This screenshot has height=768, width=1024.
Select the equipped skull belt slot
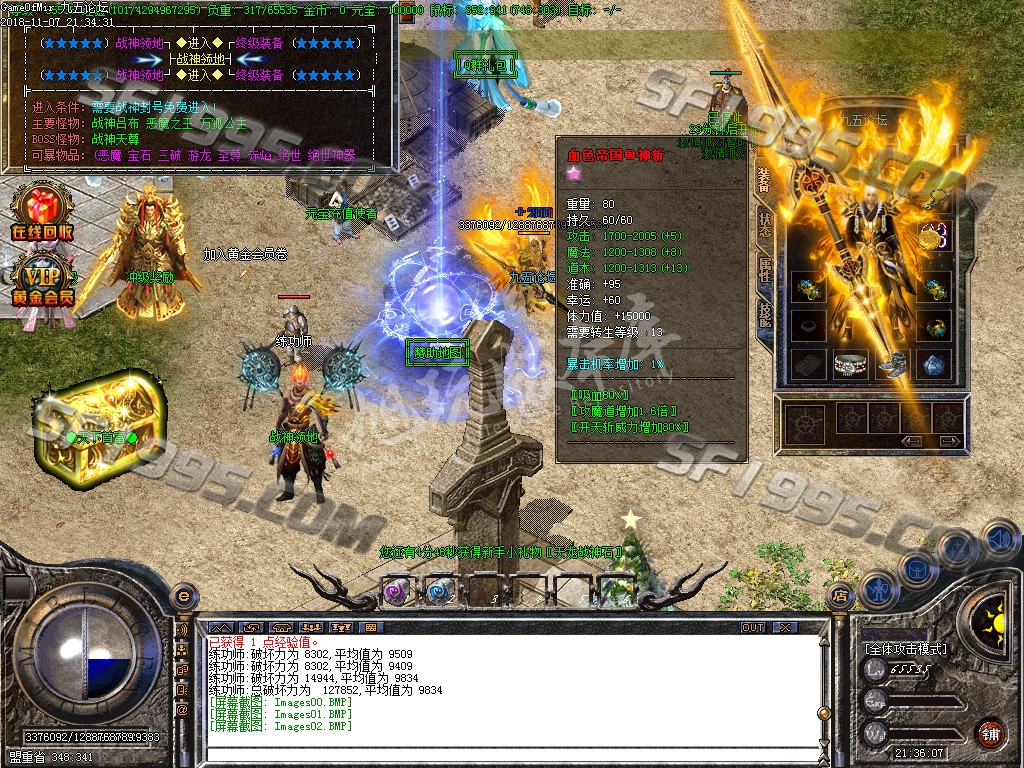(x=850, y=365)
